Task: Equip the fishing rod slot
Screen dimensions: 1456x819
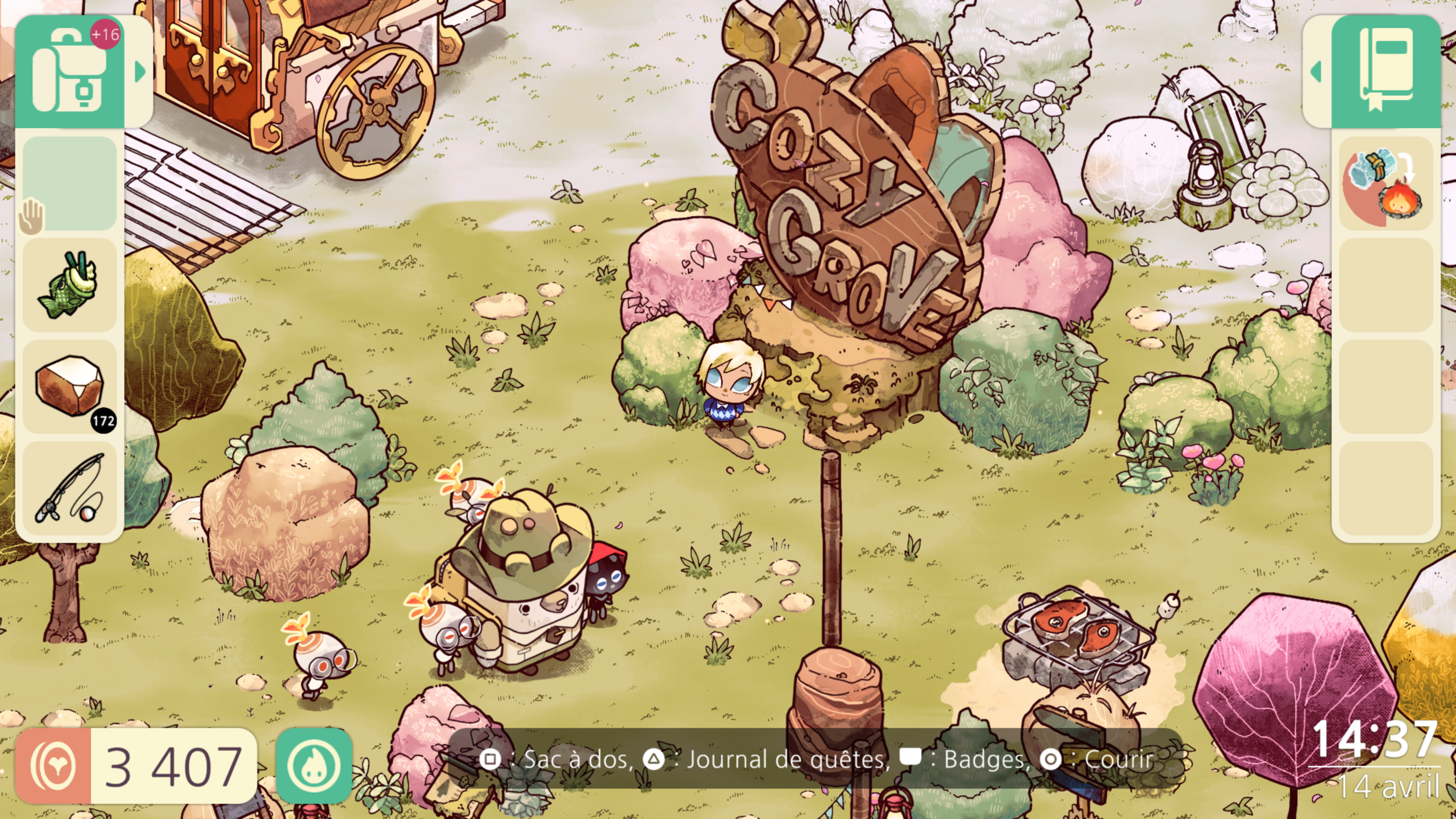Action: pos(69,488)
